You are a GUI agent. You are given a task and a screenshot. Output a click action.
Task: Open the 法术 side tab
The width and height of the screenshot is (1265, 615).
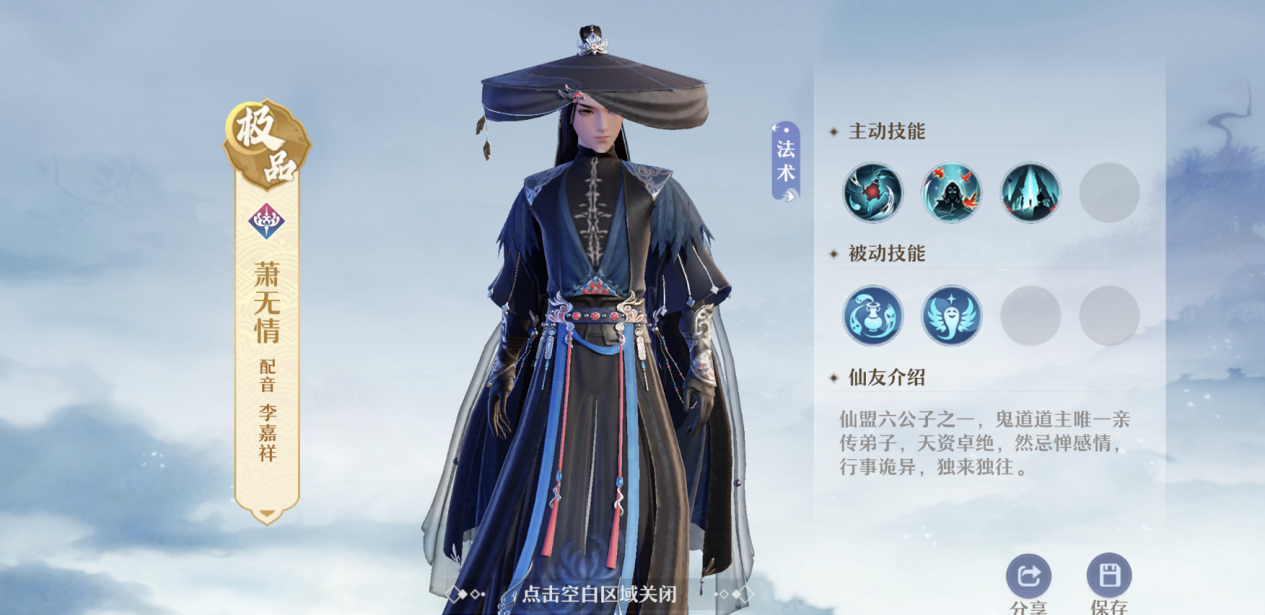pyautogui.click(x=786, y=162)
